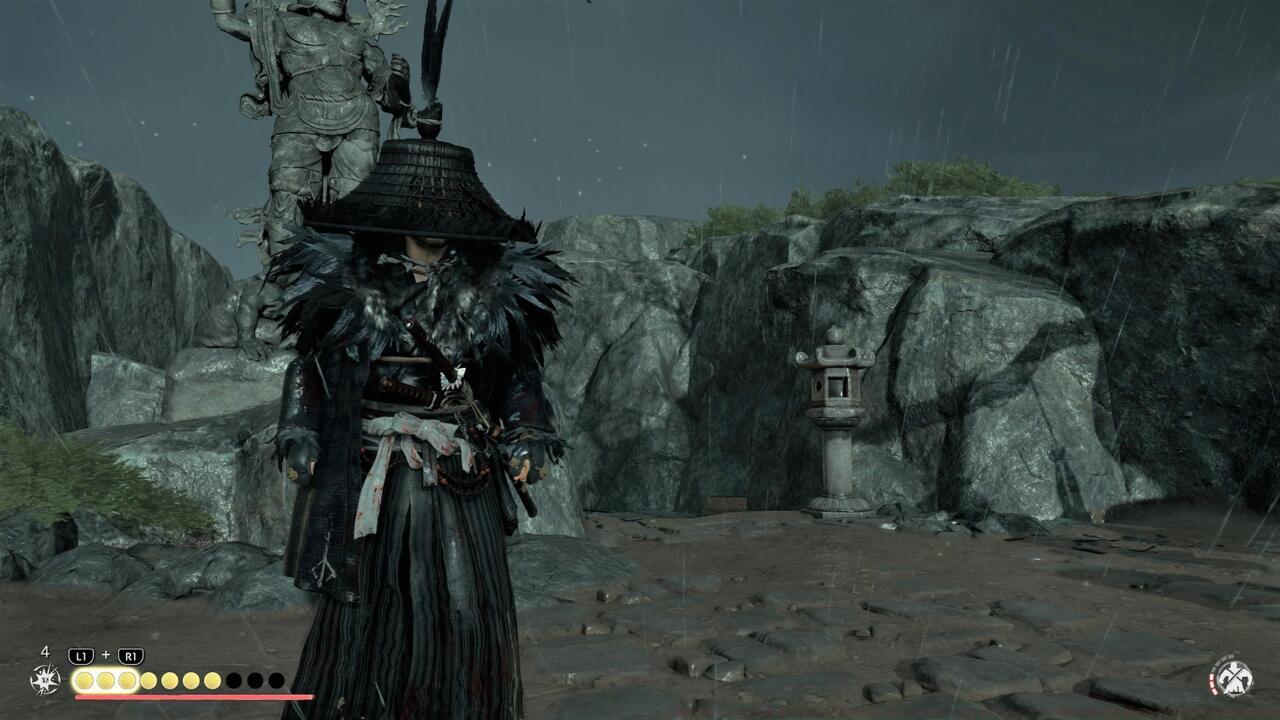This screenshot has height=720, width=1280.
Task: Click the seventh filled Resolve orb
Action: click(x=213, y=679)
